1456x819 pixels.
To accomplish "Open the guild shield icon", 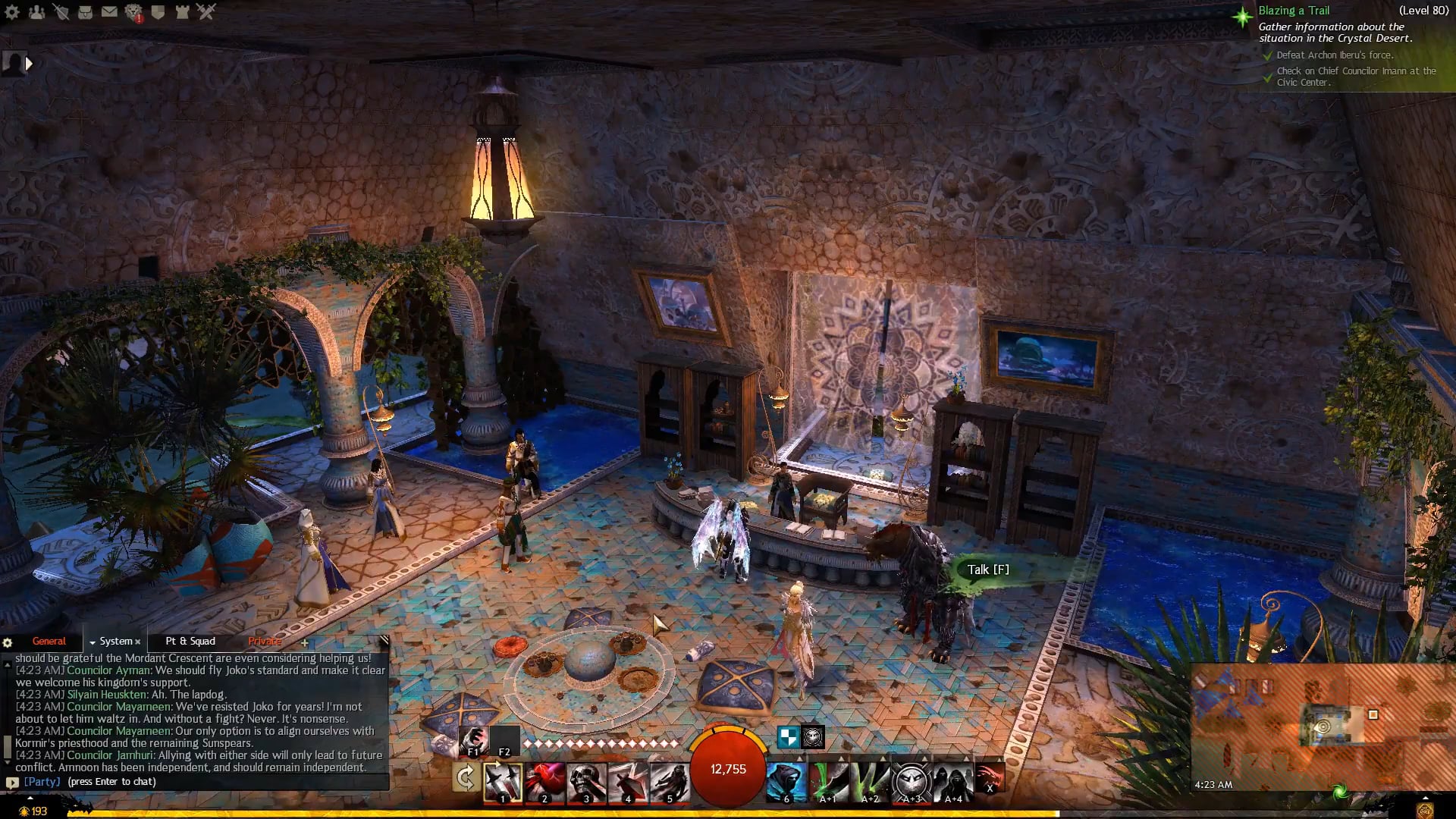I will tap(158, 11).
